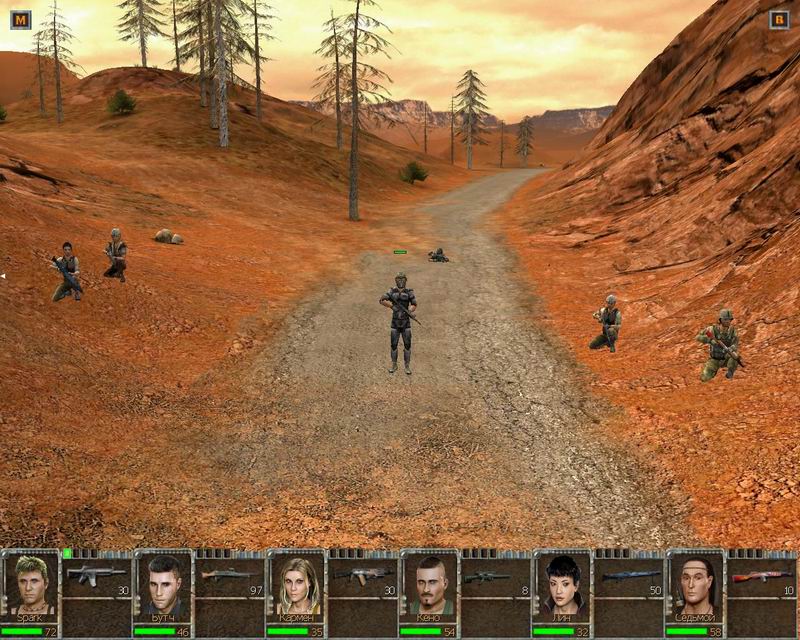Select Кено's portrait
The width and height of the screenshot is (800, 640).
(x=430, y=583)
